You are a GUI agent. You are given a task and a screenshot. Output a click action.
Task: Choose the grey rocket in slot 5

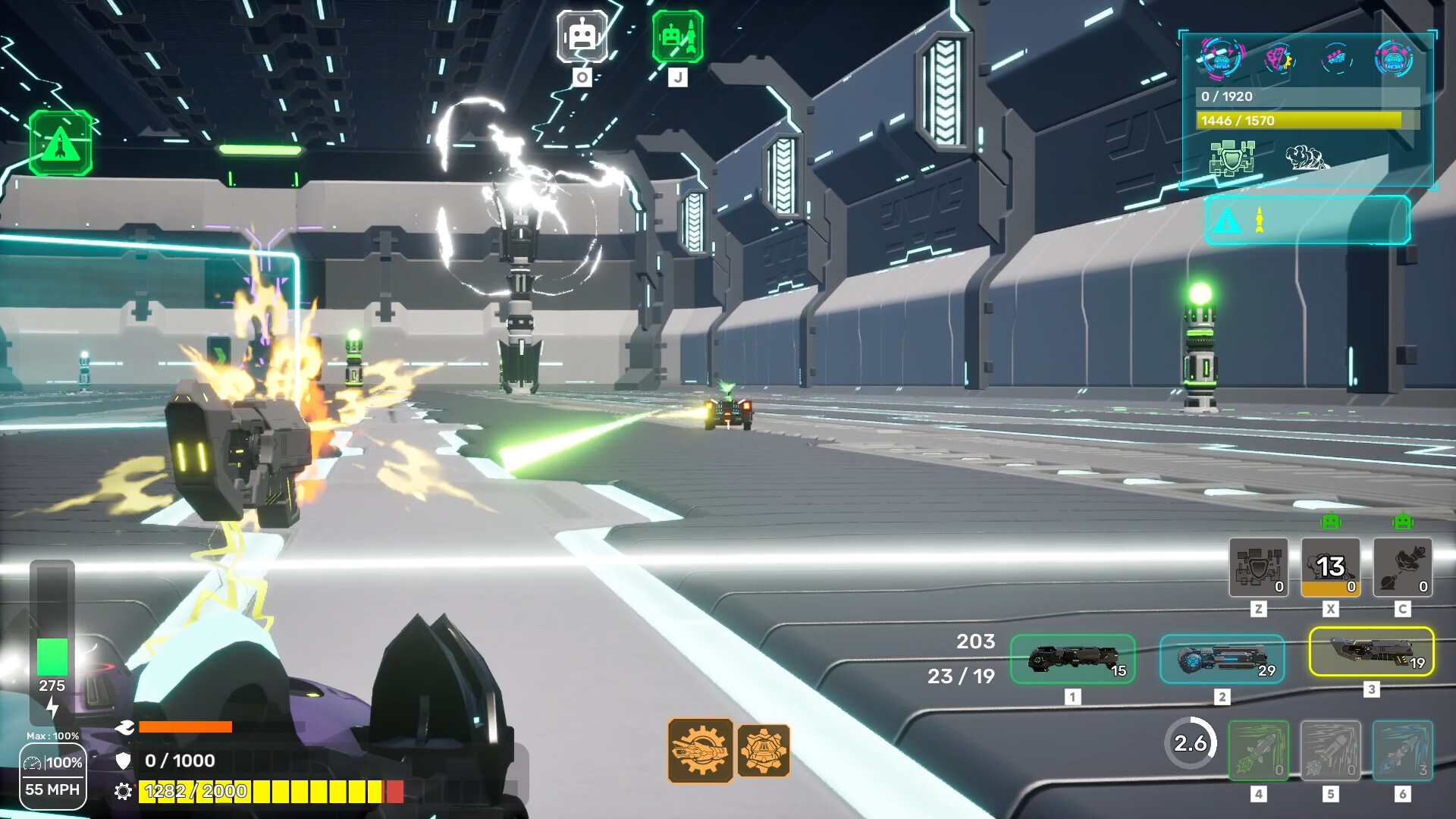1330,750
